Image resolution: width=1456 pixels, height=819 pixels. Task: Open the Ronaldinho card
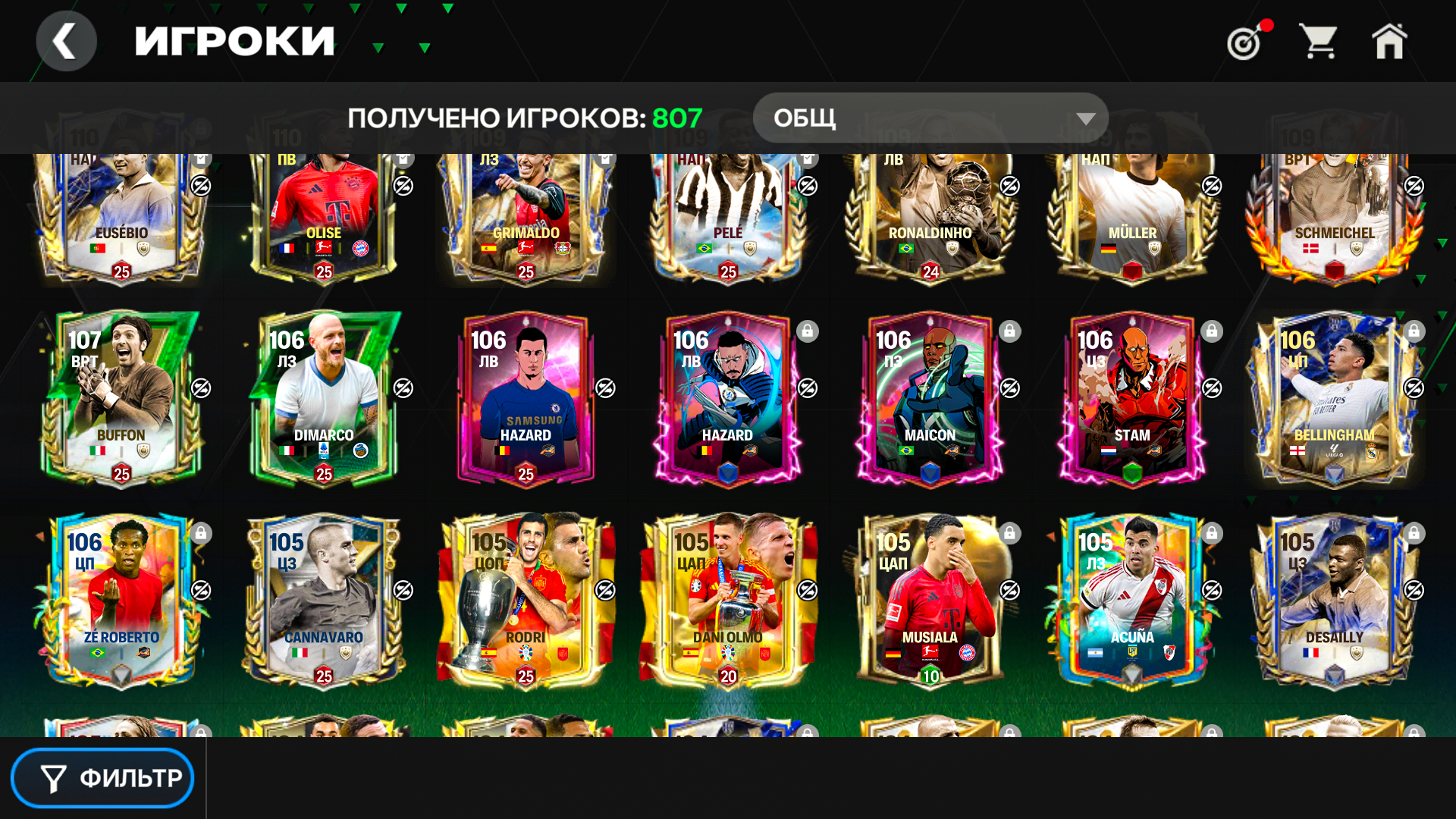(930, 216)
